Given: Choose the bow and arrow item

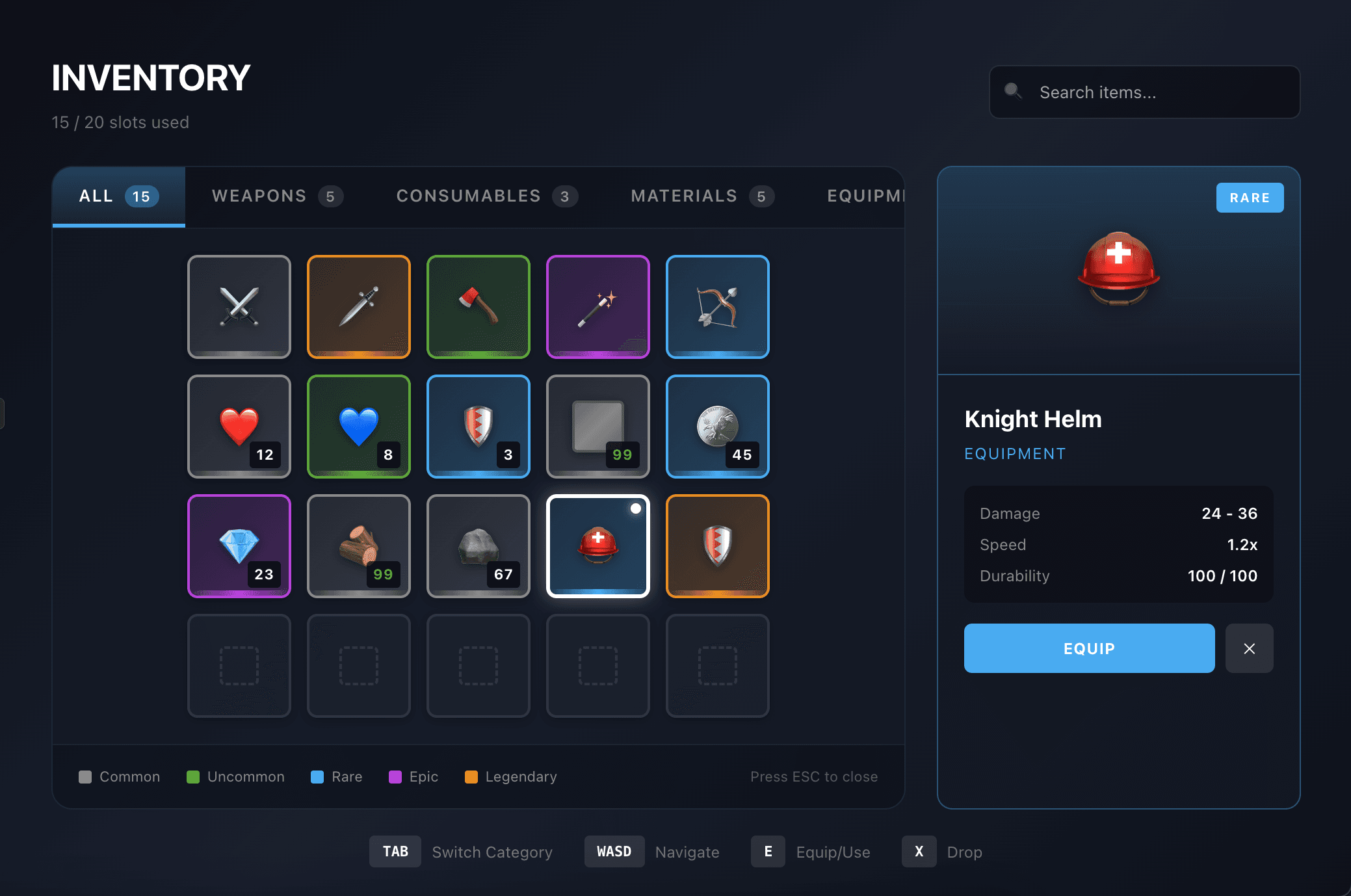Looking at the screenshot, I should (717, 306).
